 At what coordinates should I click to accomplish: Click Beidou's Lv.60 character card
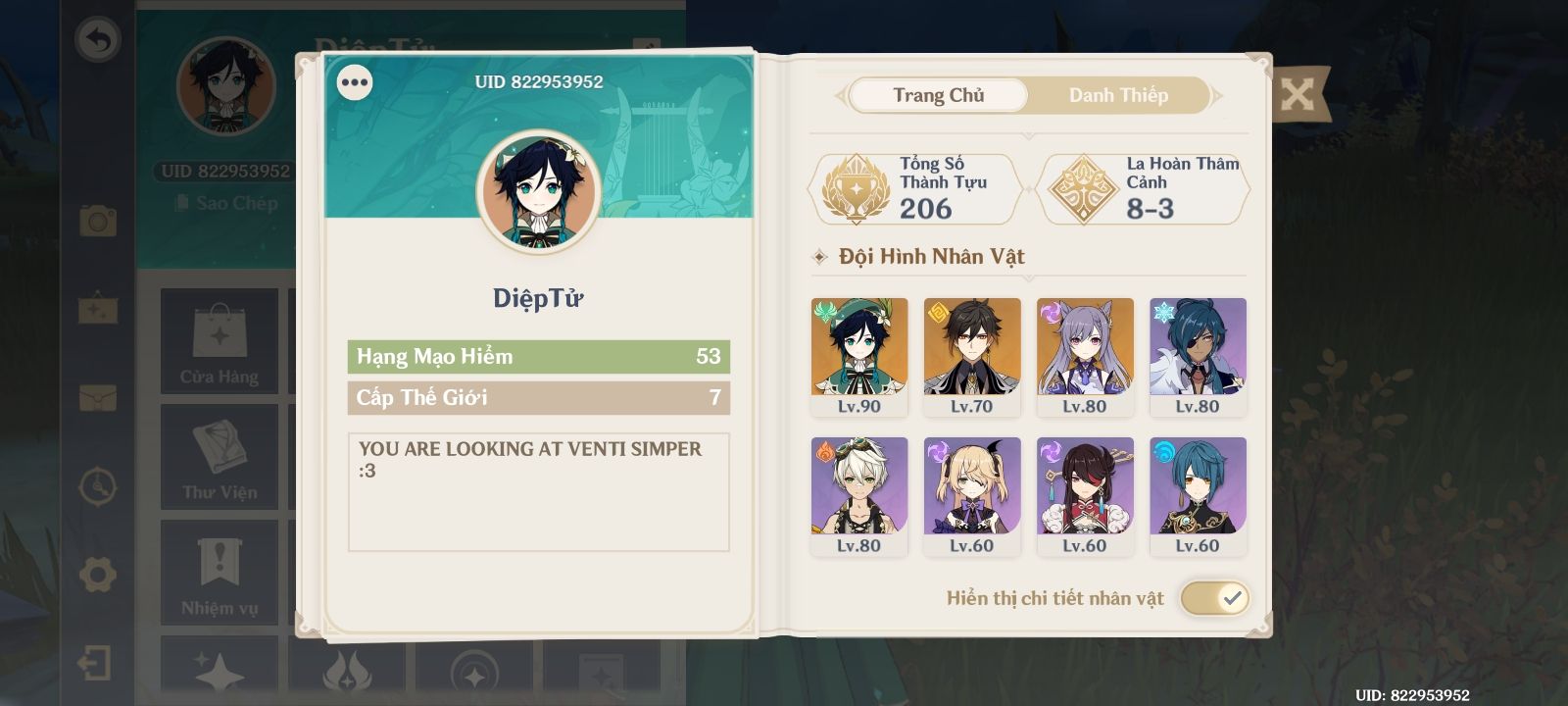pyautogui.click(x=1085, y=496)
